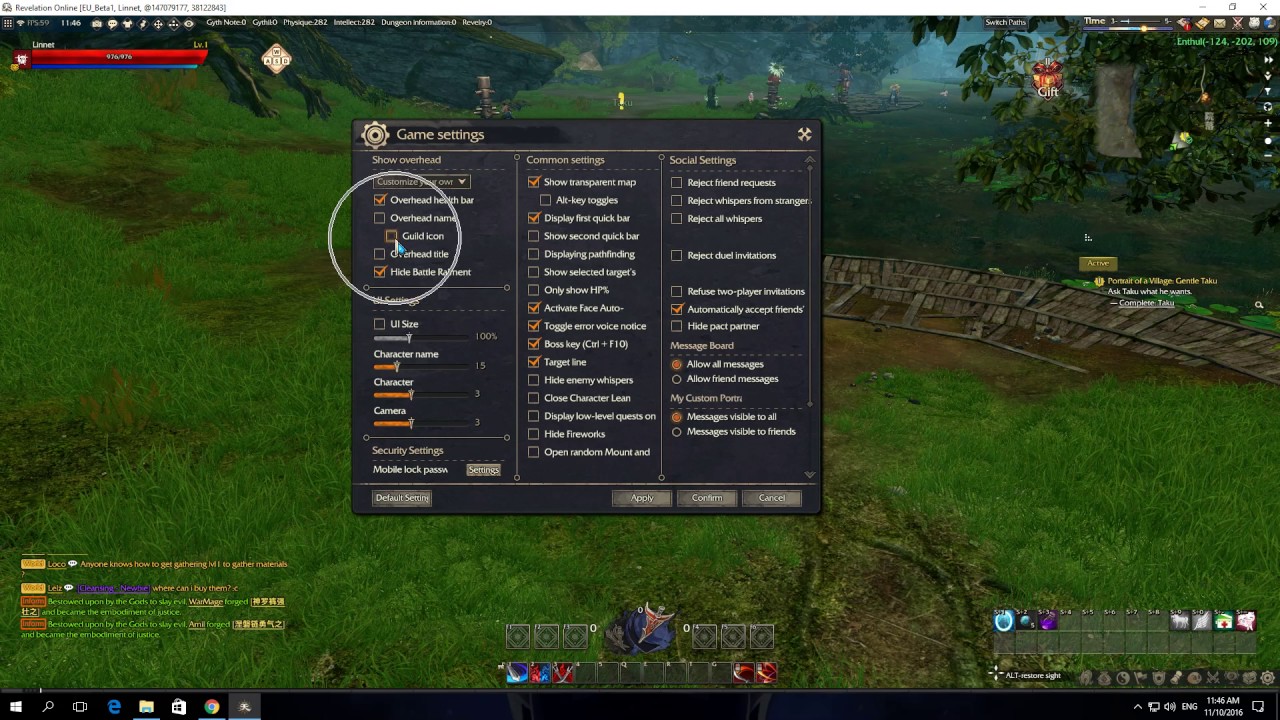Open the gear settings icon on bottom-right menu bar
Image resolution: width=1280 pixels, height=720 pixels.
coord(1268,678)
